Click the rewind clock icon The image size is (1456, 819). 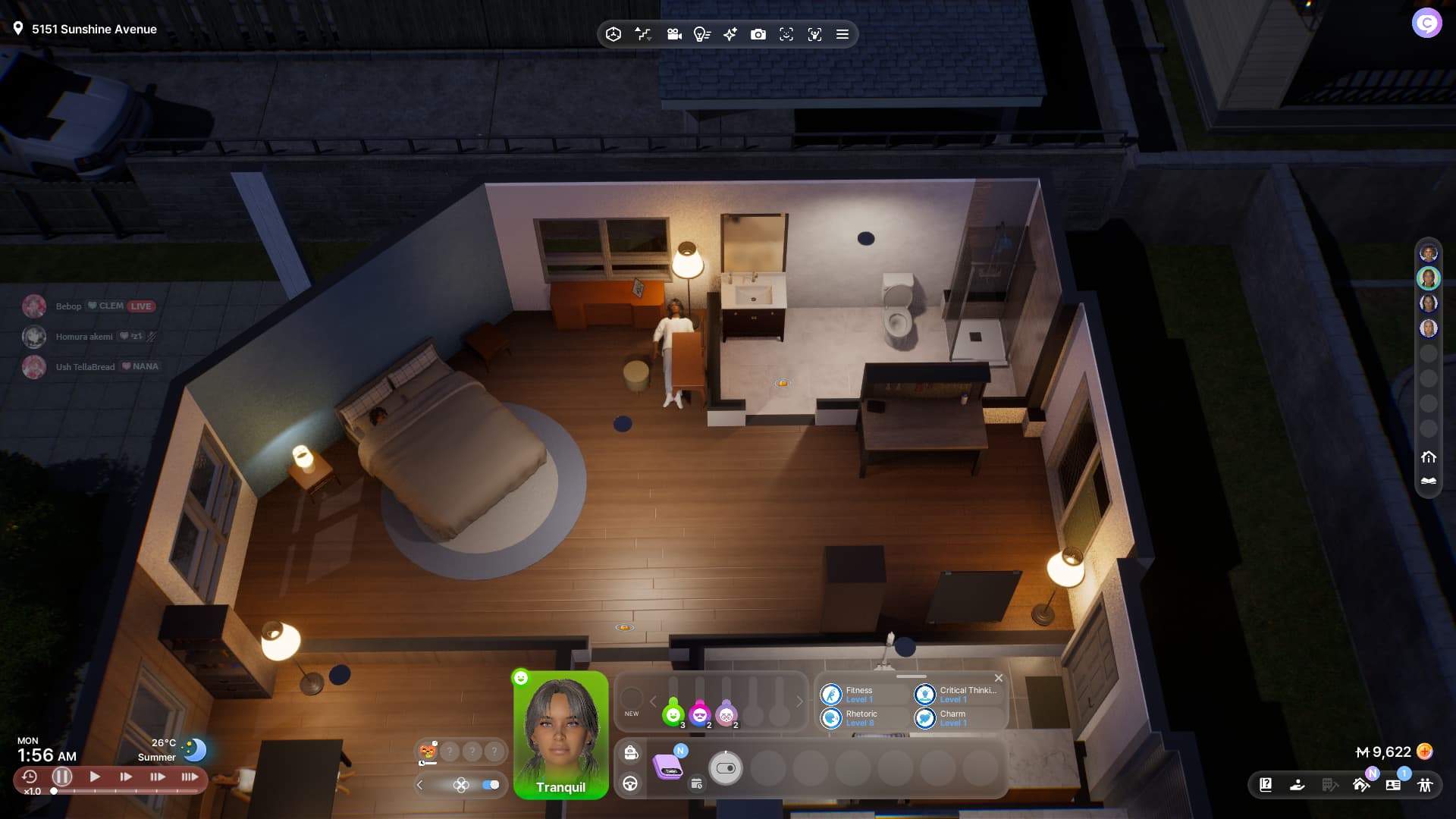point(30,777)
